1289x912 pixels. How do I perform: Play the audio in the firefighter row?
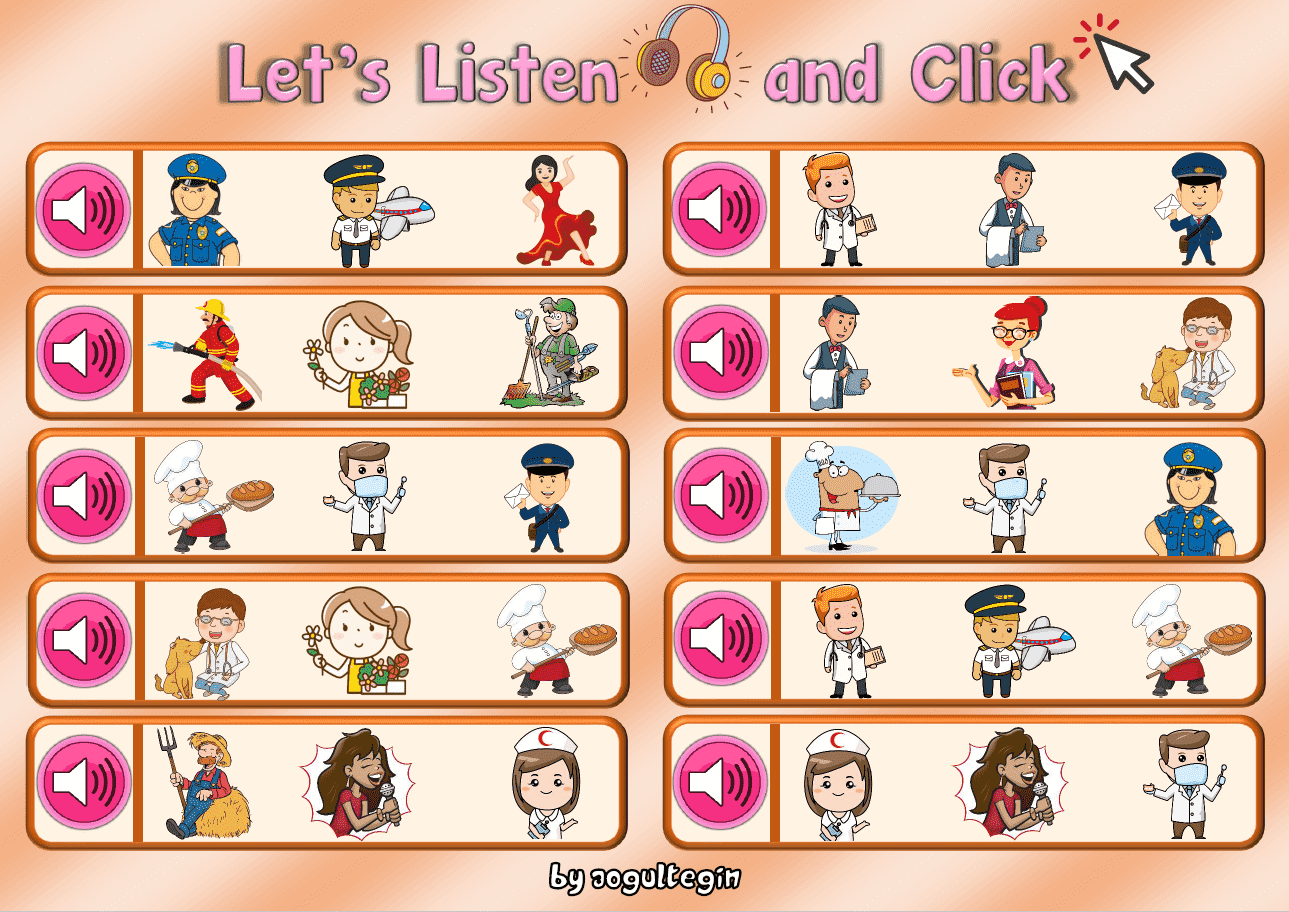coord(84,351)
